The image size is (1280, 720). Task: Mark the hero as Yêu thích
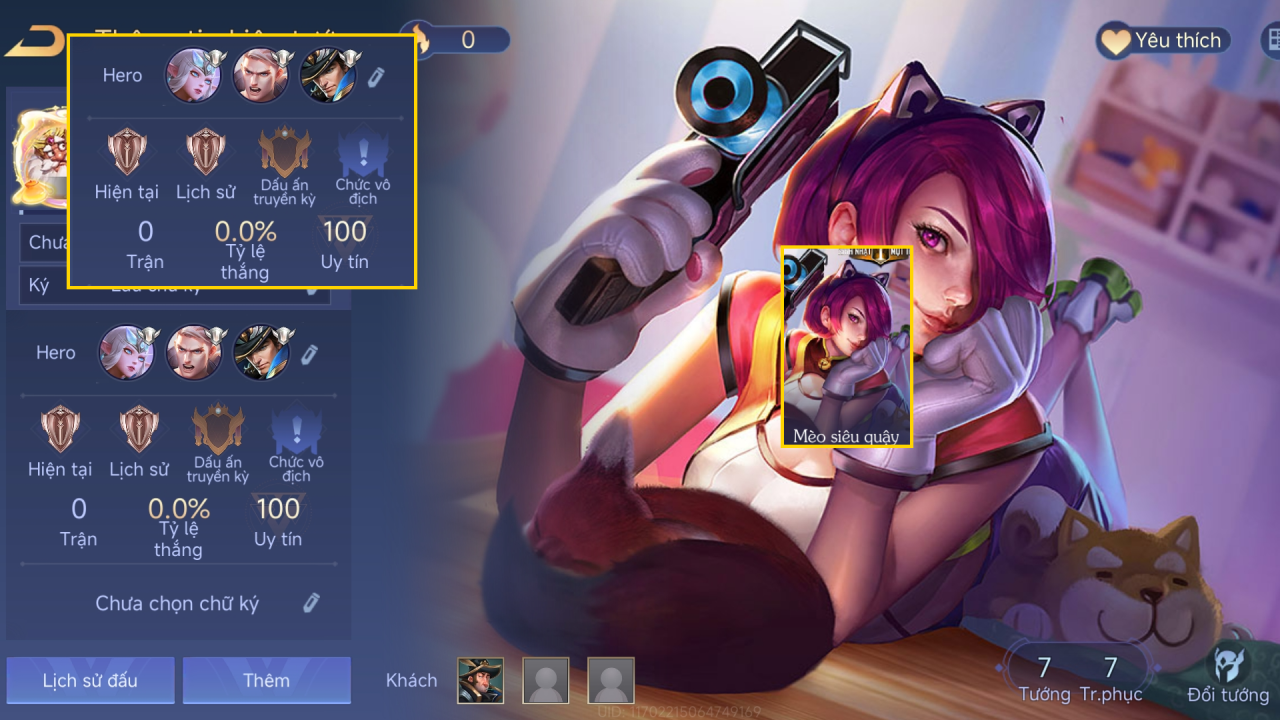tap(1163, 41)
